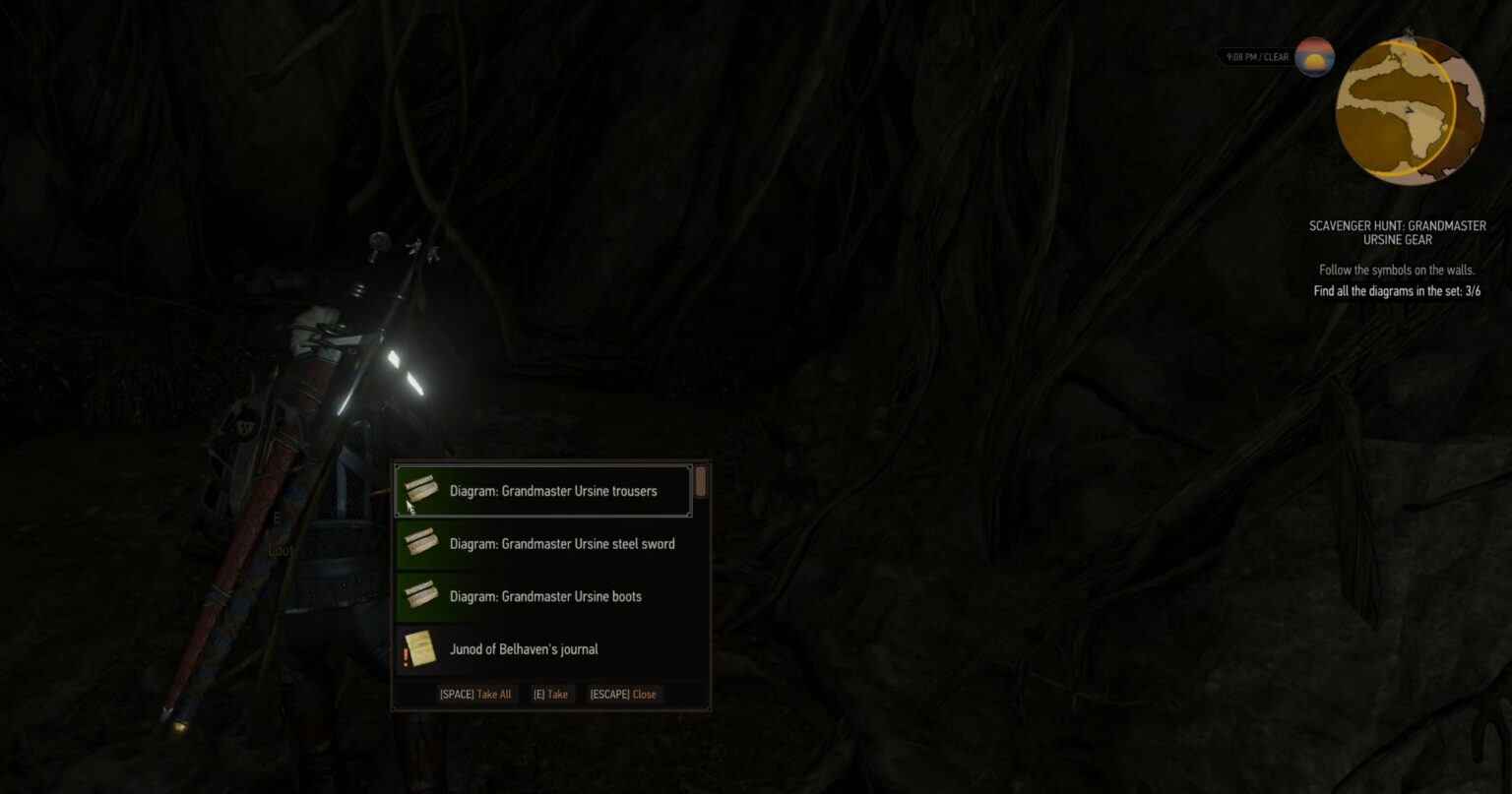
Task: Click the Grandmaster Ursine steel sword scroll icon
Action: [418, 543]
